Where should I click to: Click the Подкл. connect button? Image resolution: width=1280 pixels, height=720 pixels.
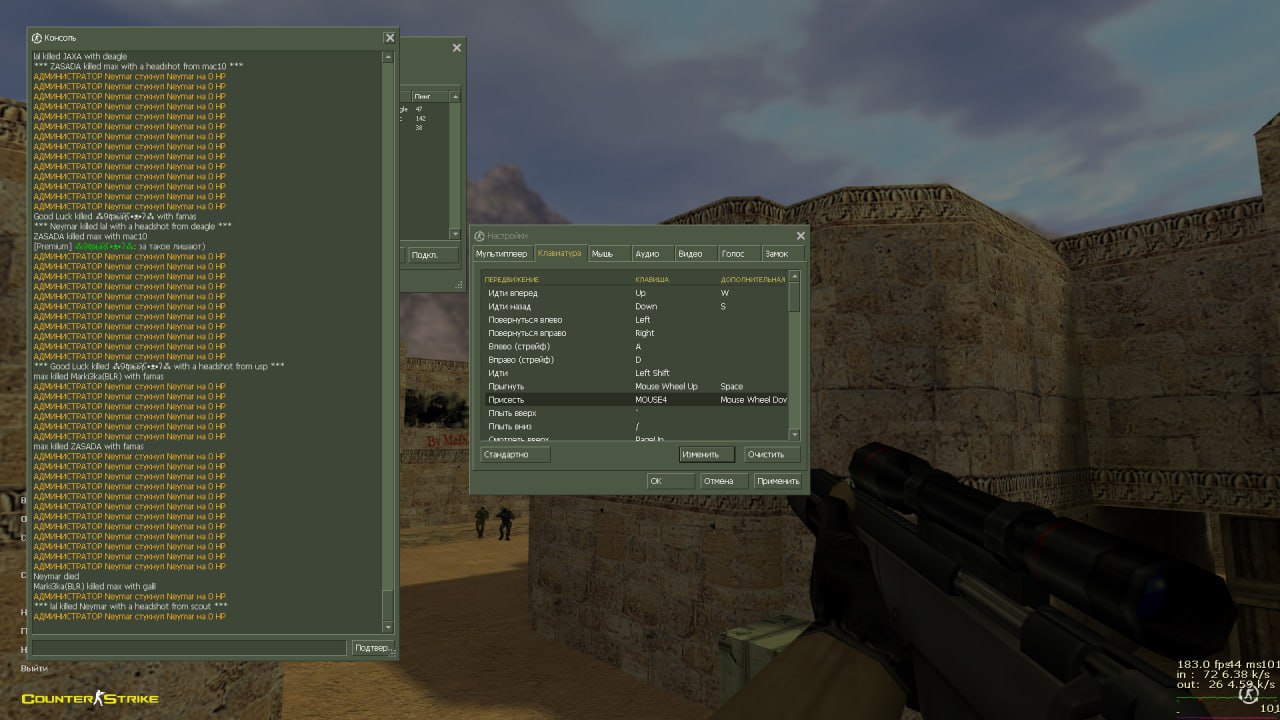[425, 255]
